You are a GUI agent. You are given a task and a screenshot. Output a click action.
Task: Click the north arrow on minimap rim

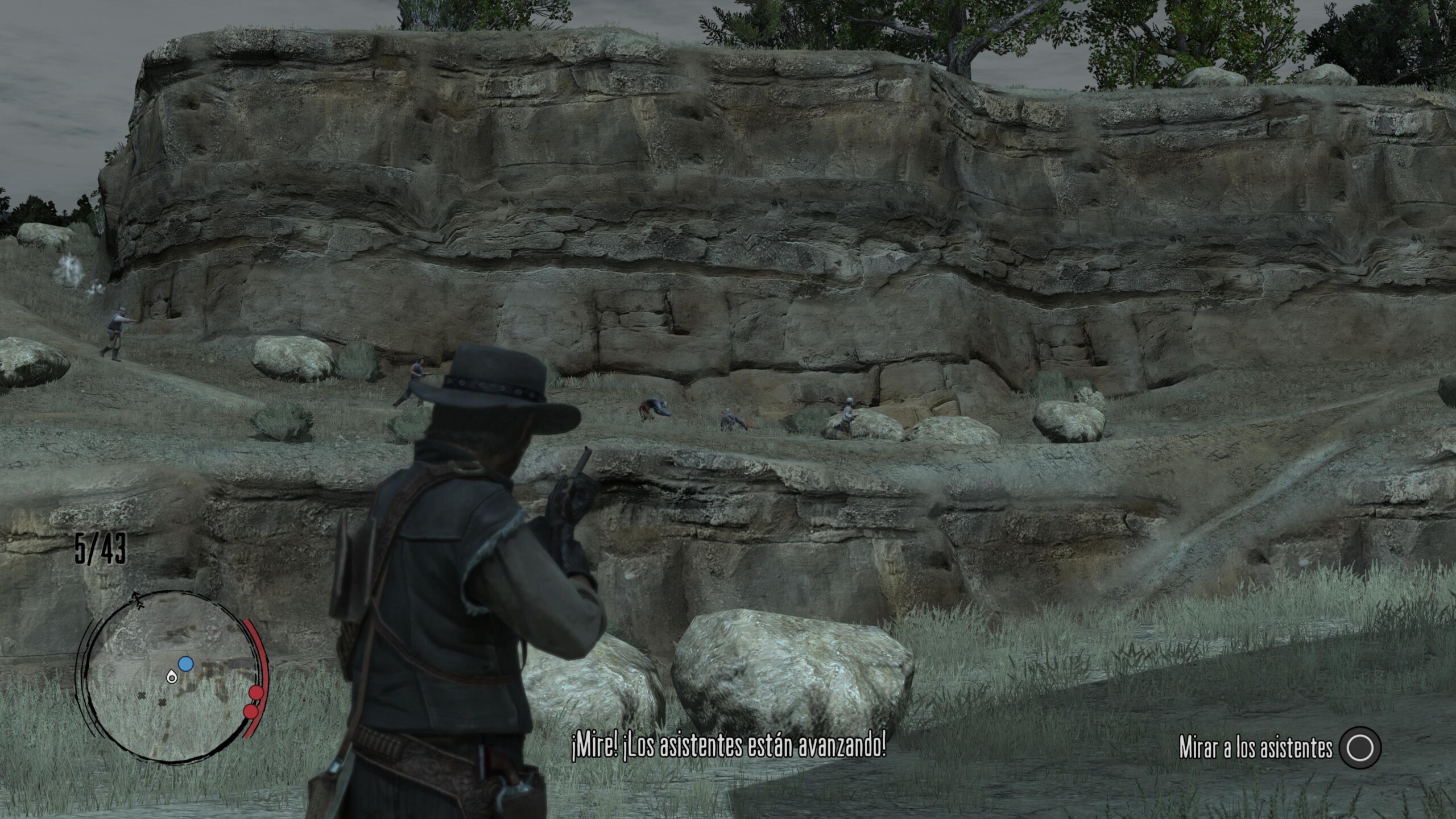click(x=136, y=597)
